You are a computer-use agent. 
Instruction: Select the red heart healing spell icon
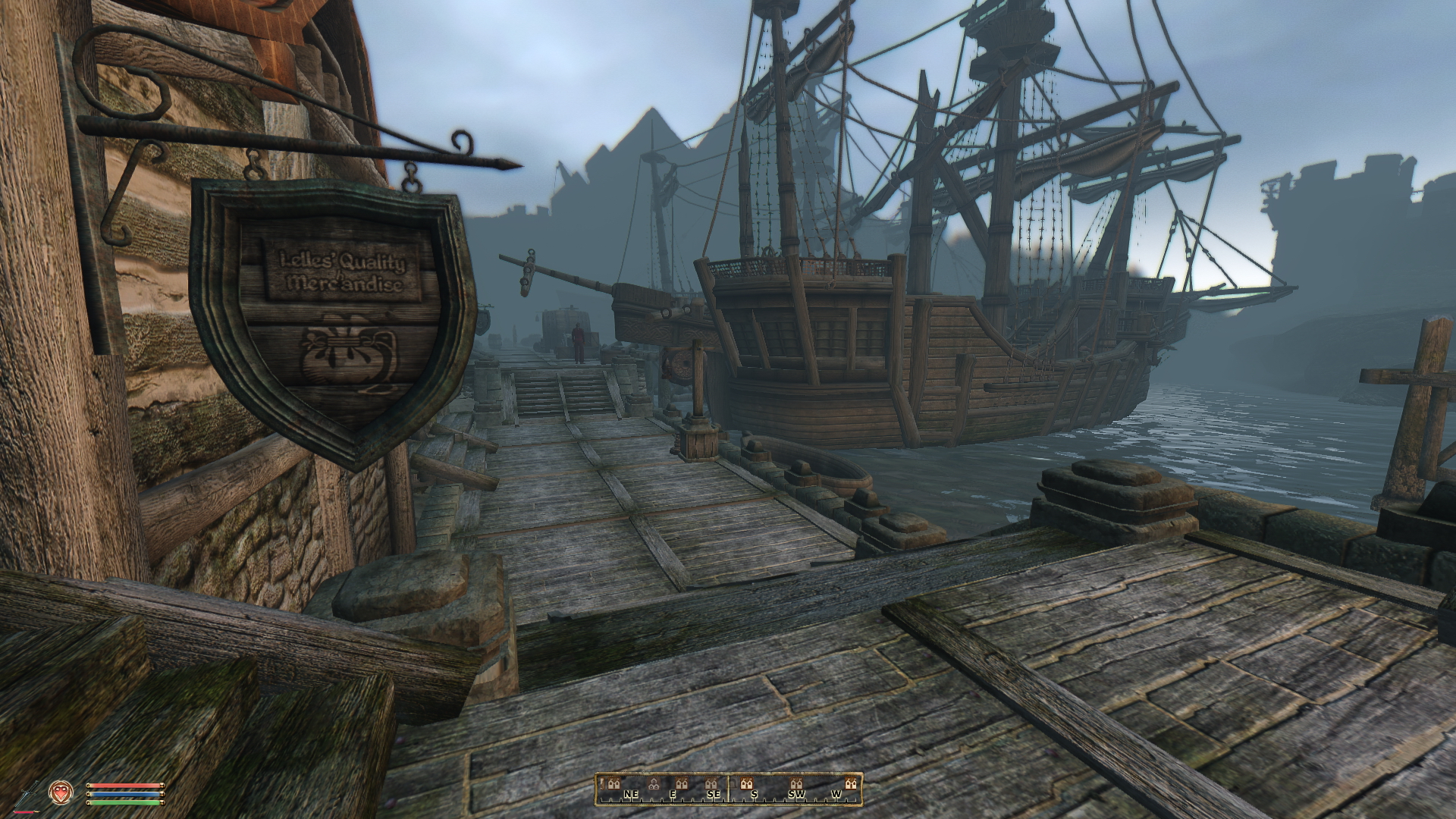(x=59, y=793)
